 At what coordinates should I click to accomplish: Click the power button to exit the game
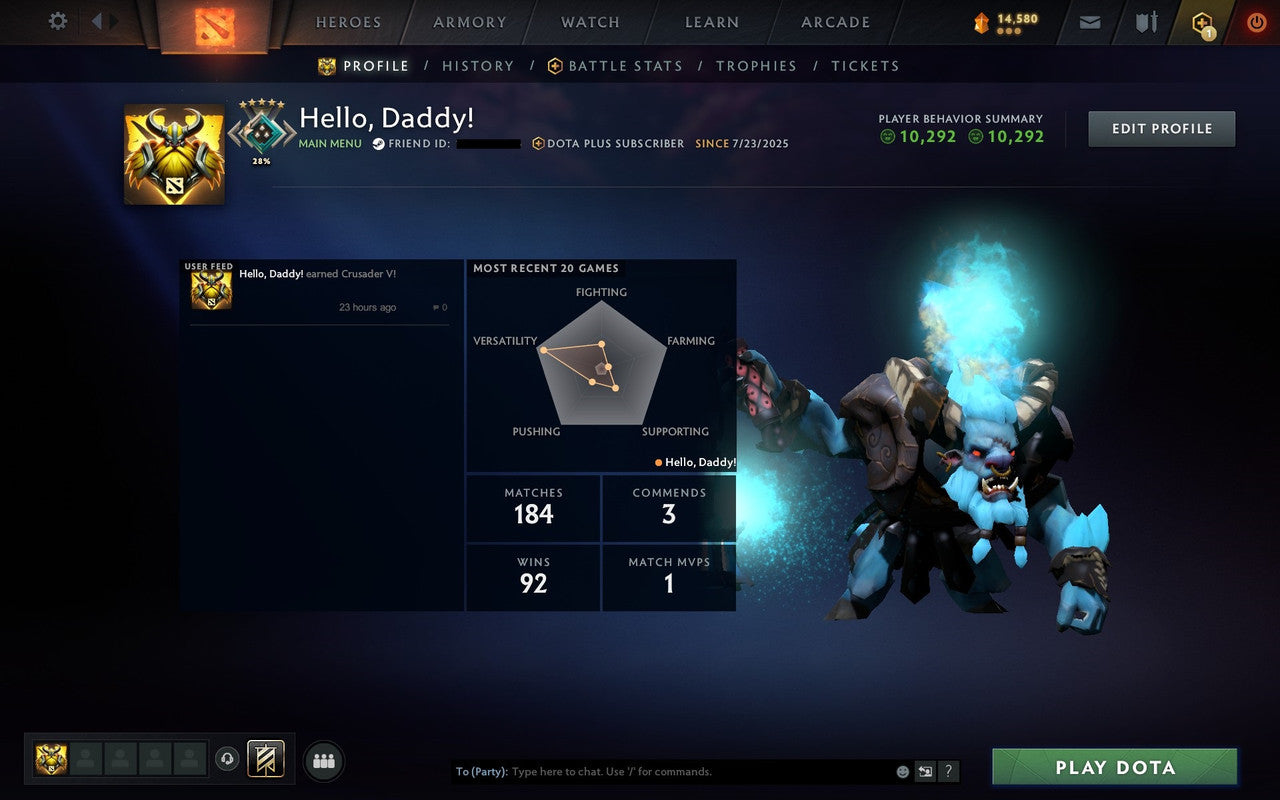click(x=1256, y=21)
